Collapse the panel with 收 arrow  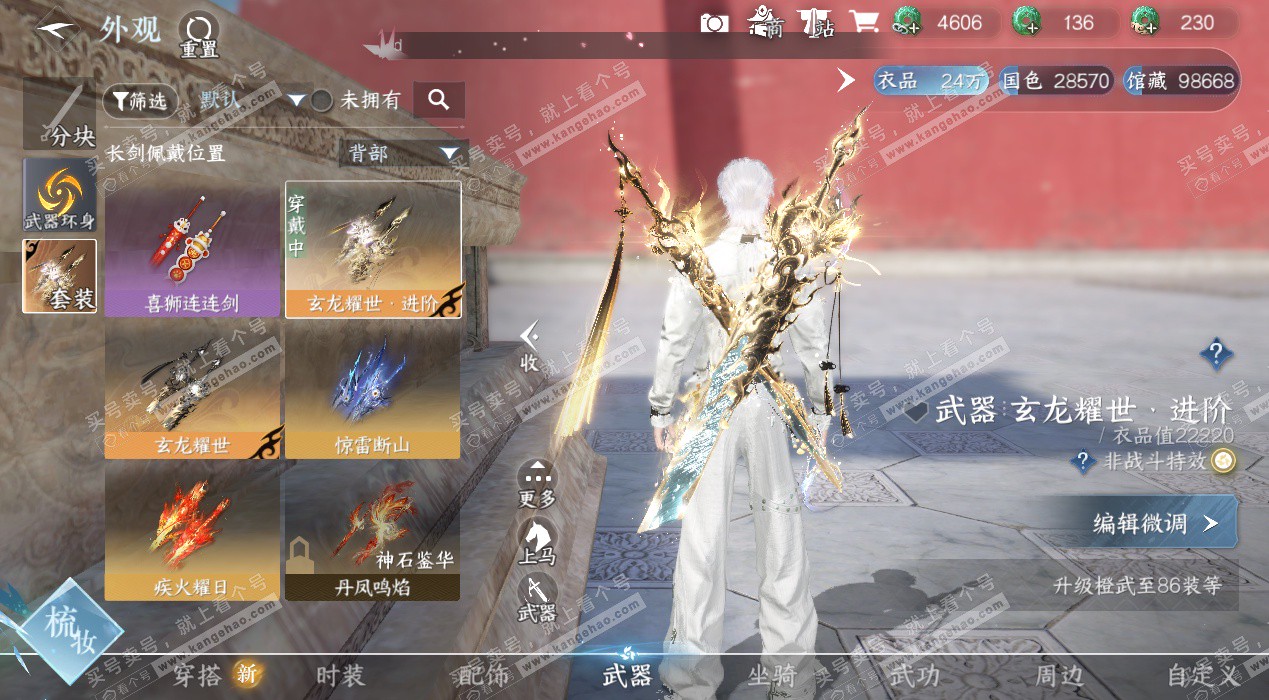(x=529, y=345)
